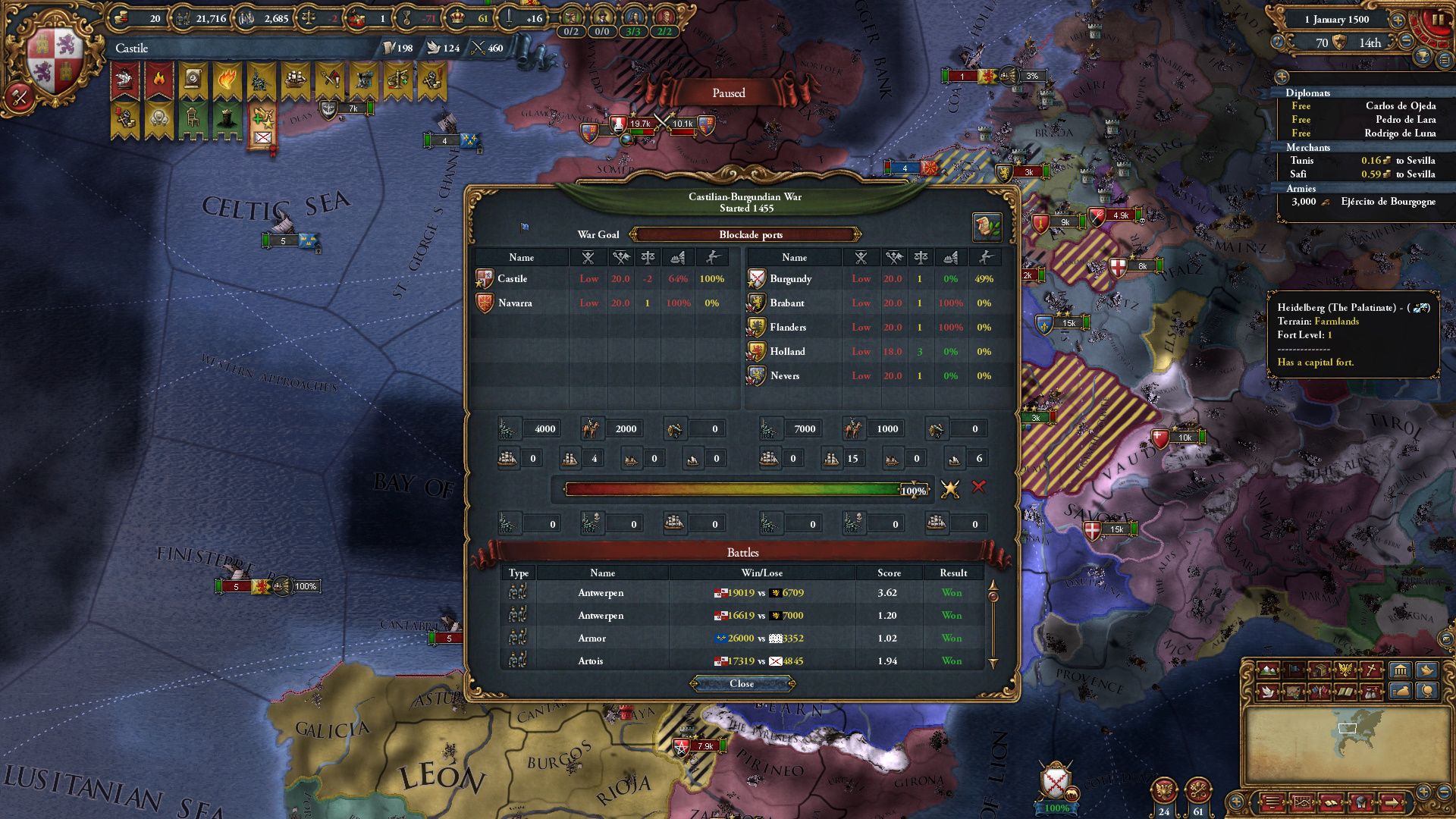Click Close on the war overview
1456x819 pixels.
[x=742, y=683]
